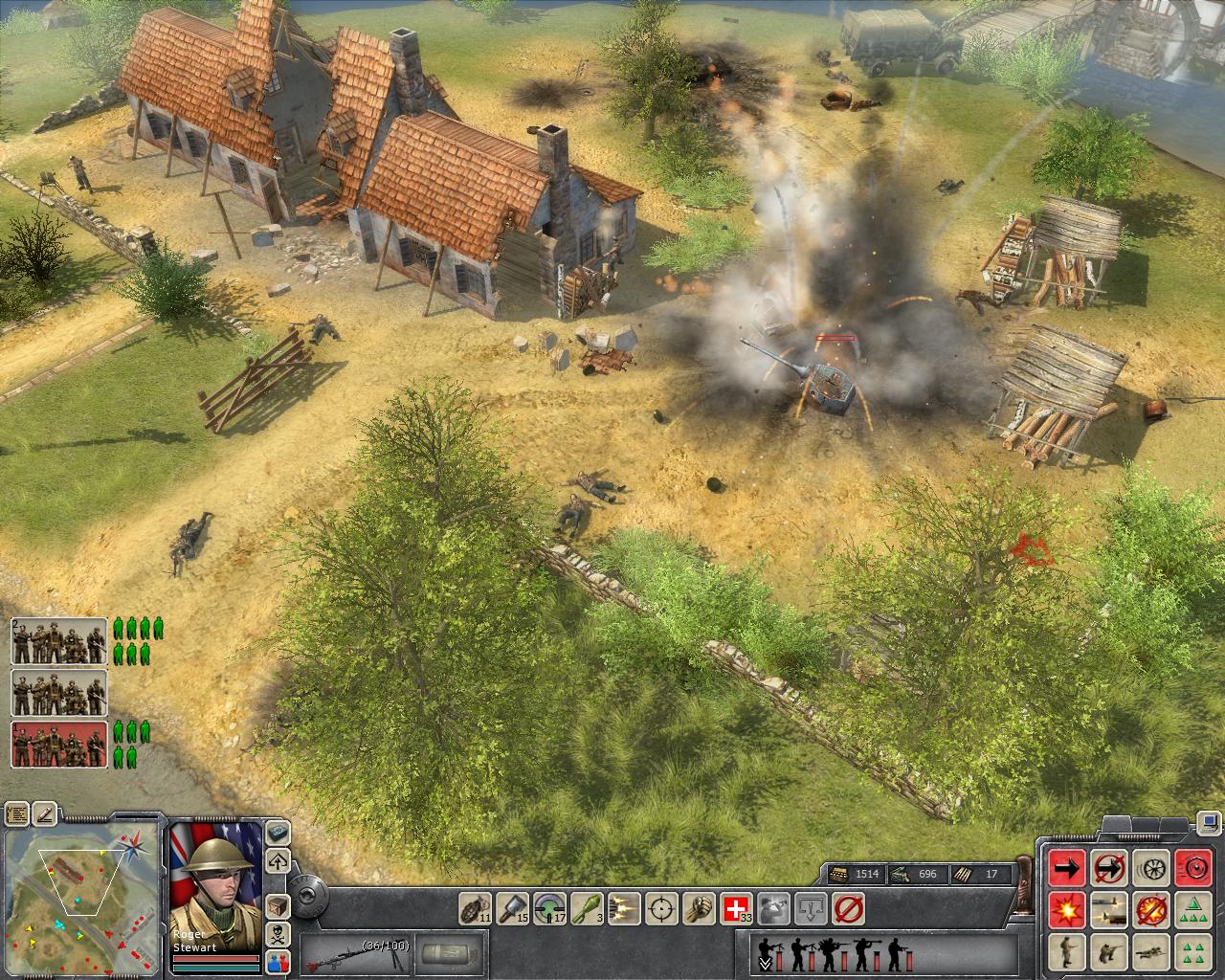Choose the triangle wedge formation button

click(1193, 910)
